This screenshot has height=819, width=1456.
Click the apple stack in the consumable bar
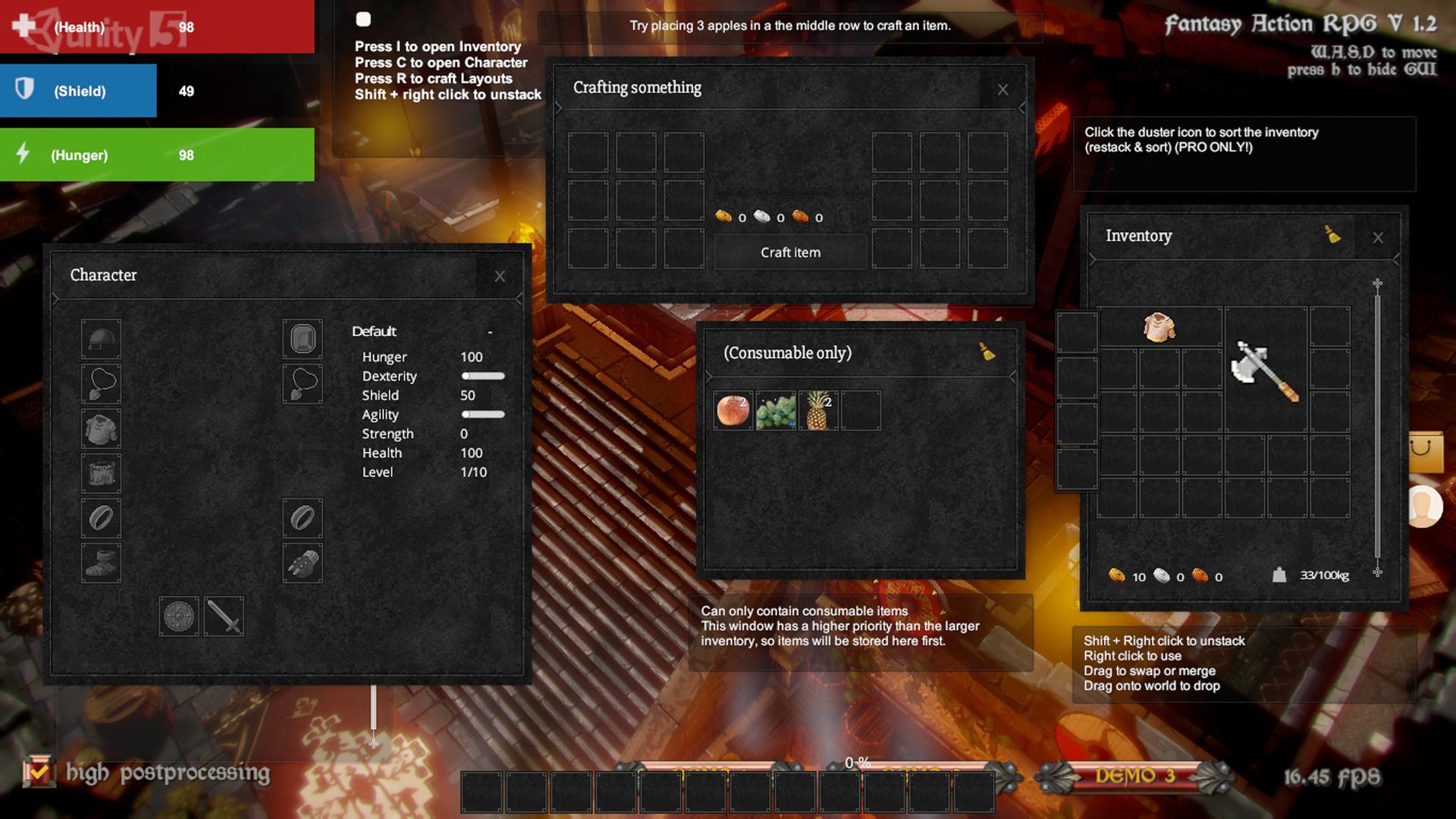pos(732,410)
